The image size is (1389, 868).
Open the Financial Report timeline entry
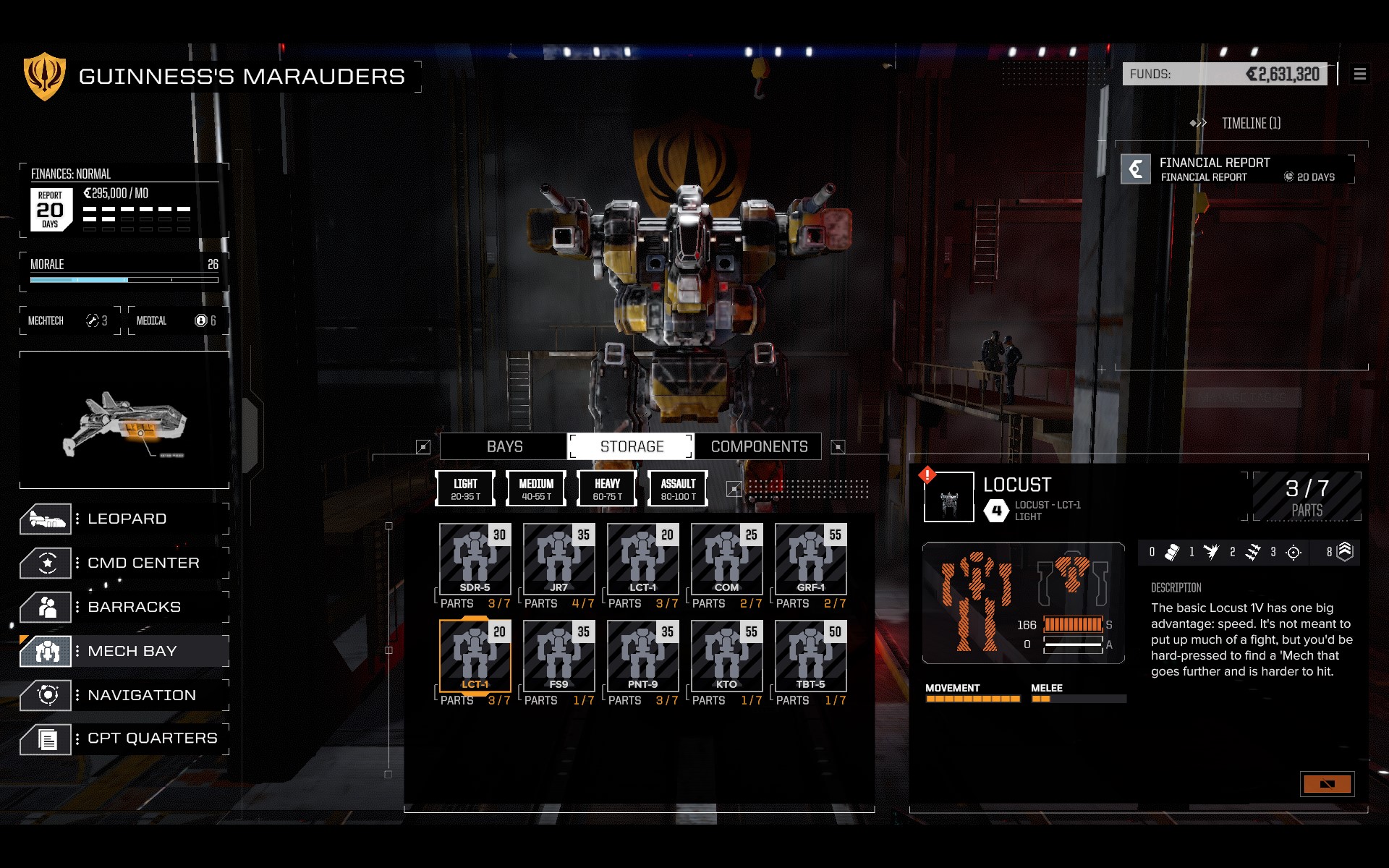[x=1237, y=169]
